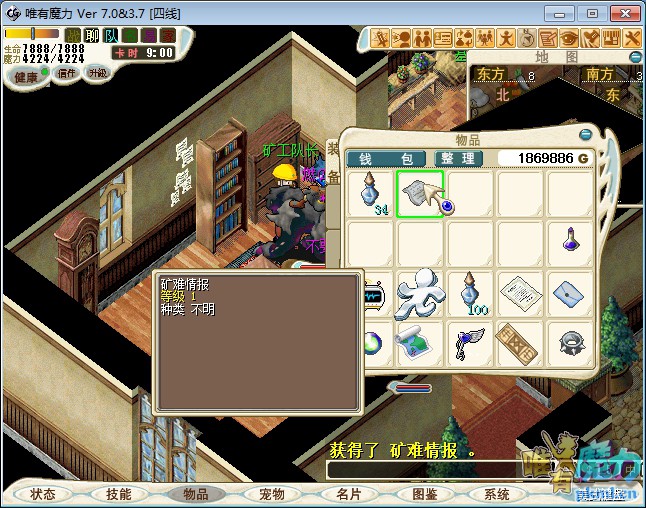Switch to the 技能 skills tab

pos(119,494)
